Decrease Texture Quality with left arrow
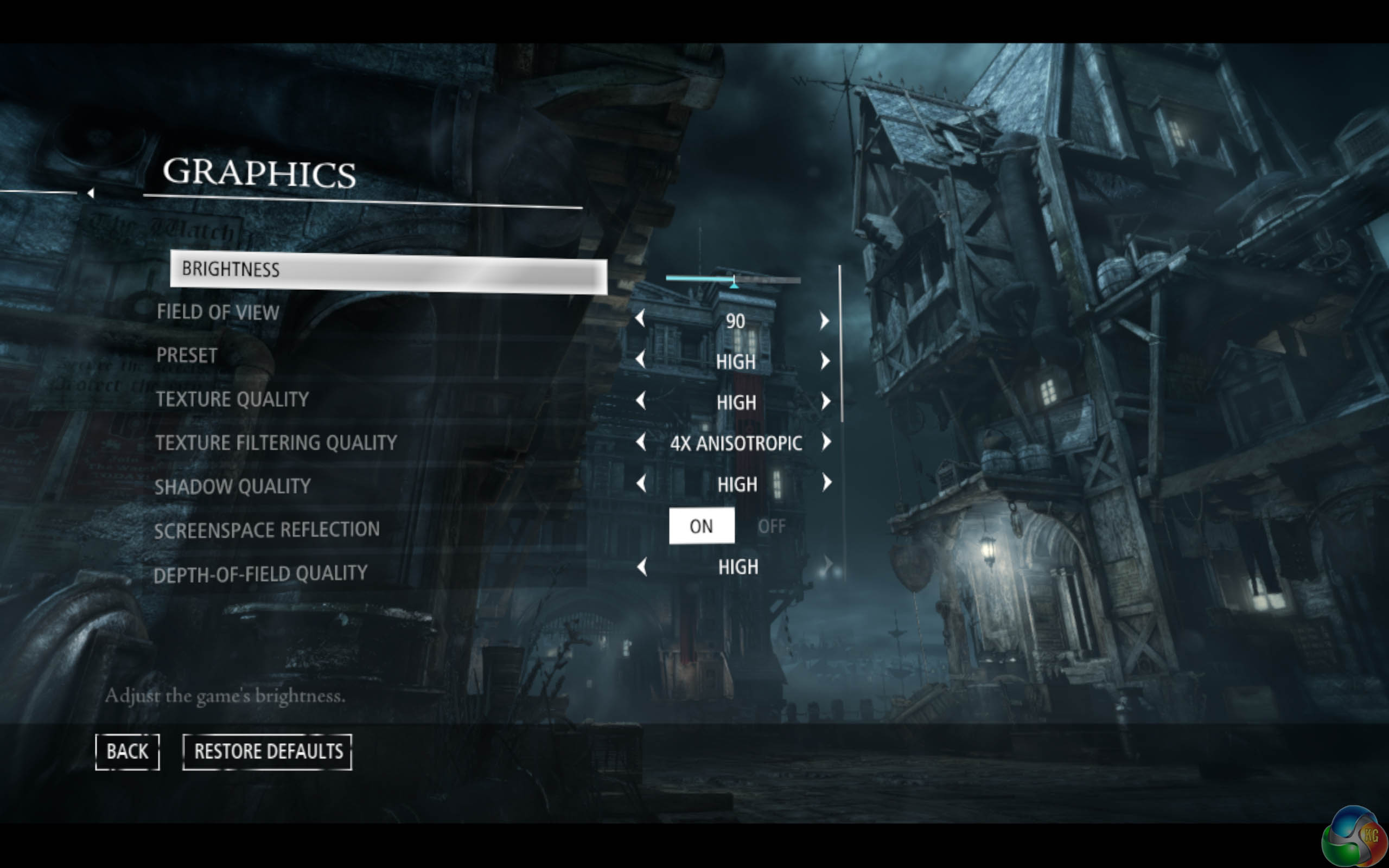The image size is (1389, 868). tap(641, 401)
